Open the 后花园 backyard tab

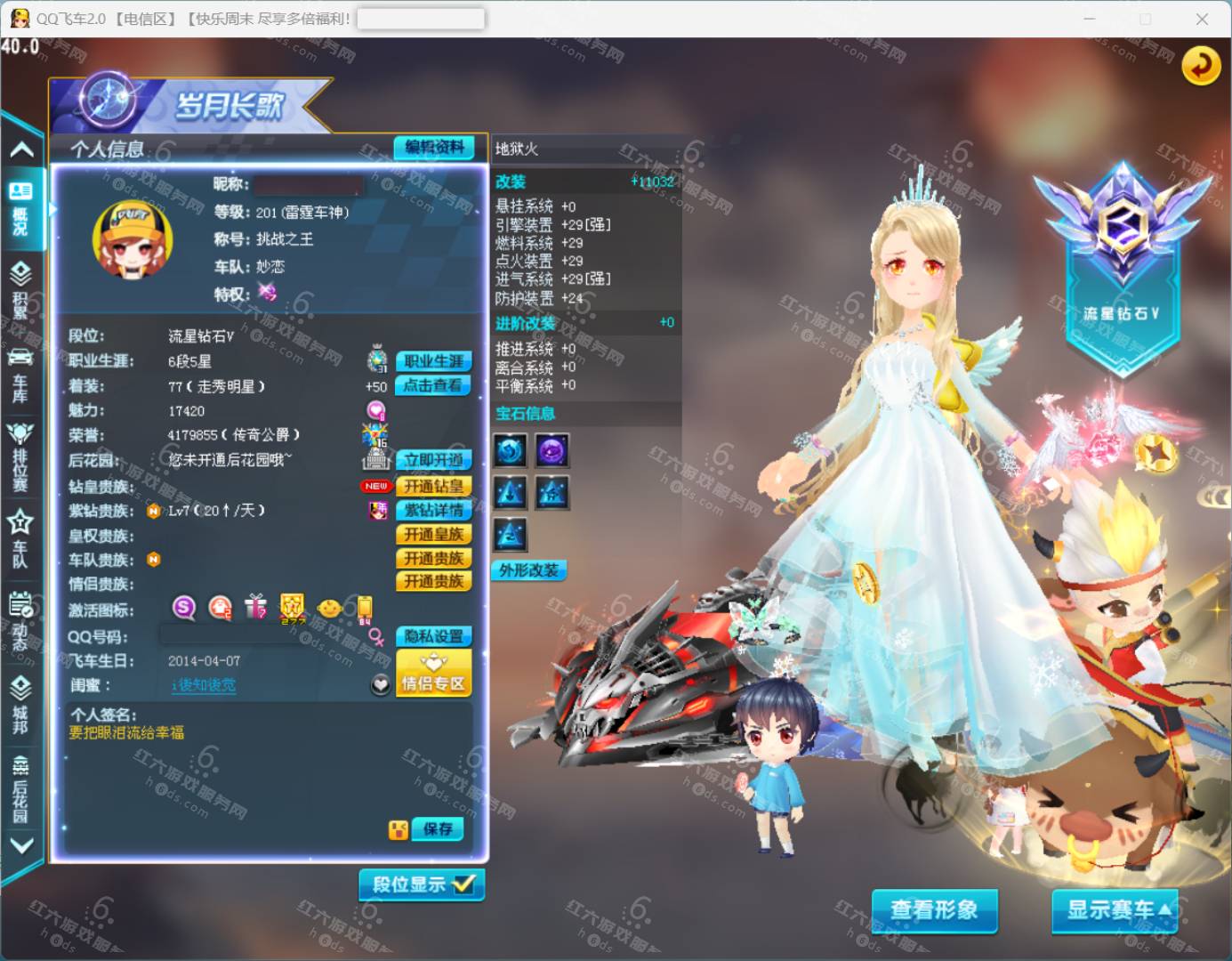coord(20,789)
